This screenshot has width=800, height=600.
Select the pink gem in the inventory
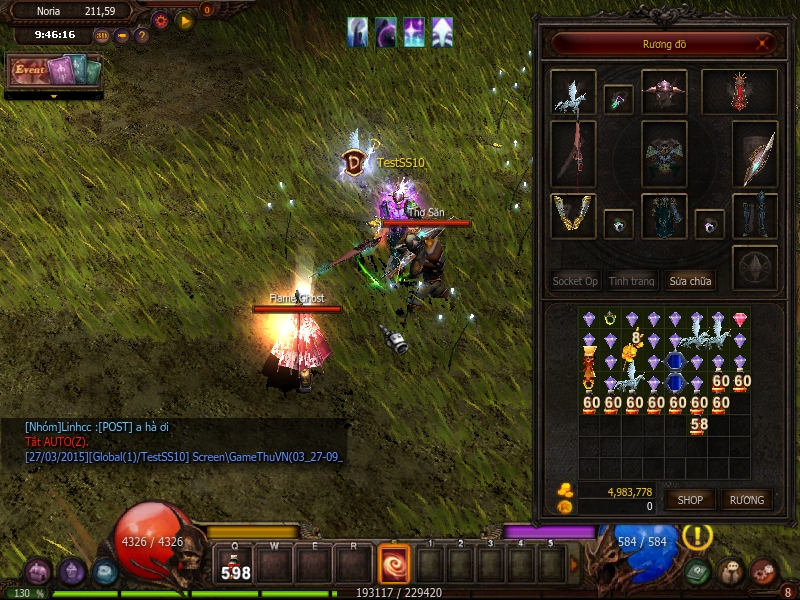[x=740, y=319]
